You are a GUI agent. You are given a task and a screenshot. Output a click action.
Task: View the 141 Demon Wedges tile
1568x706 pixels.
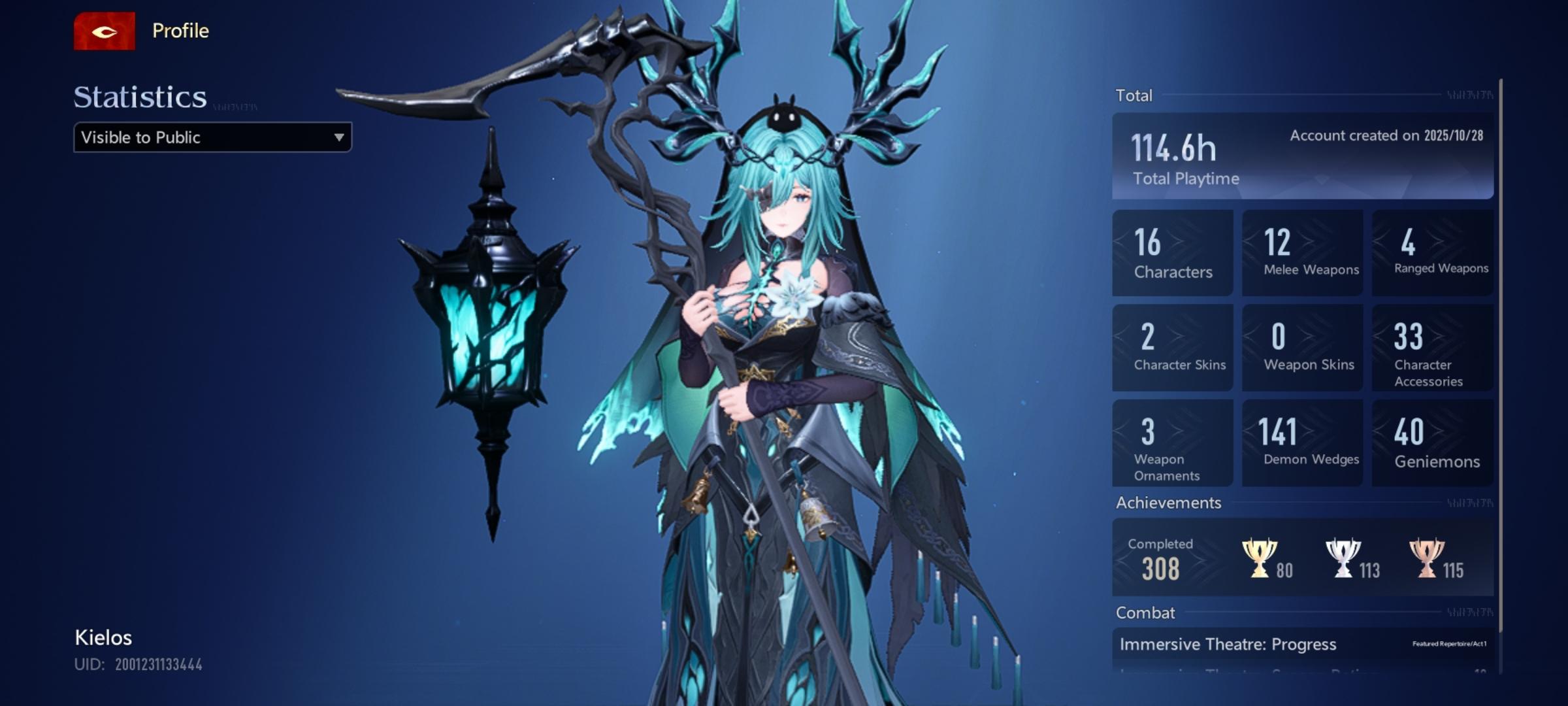[1302, 443]
